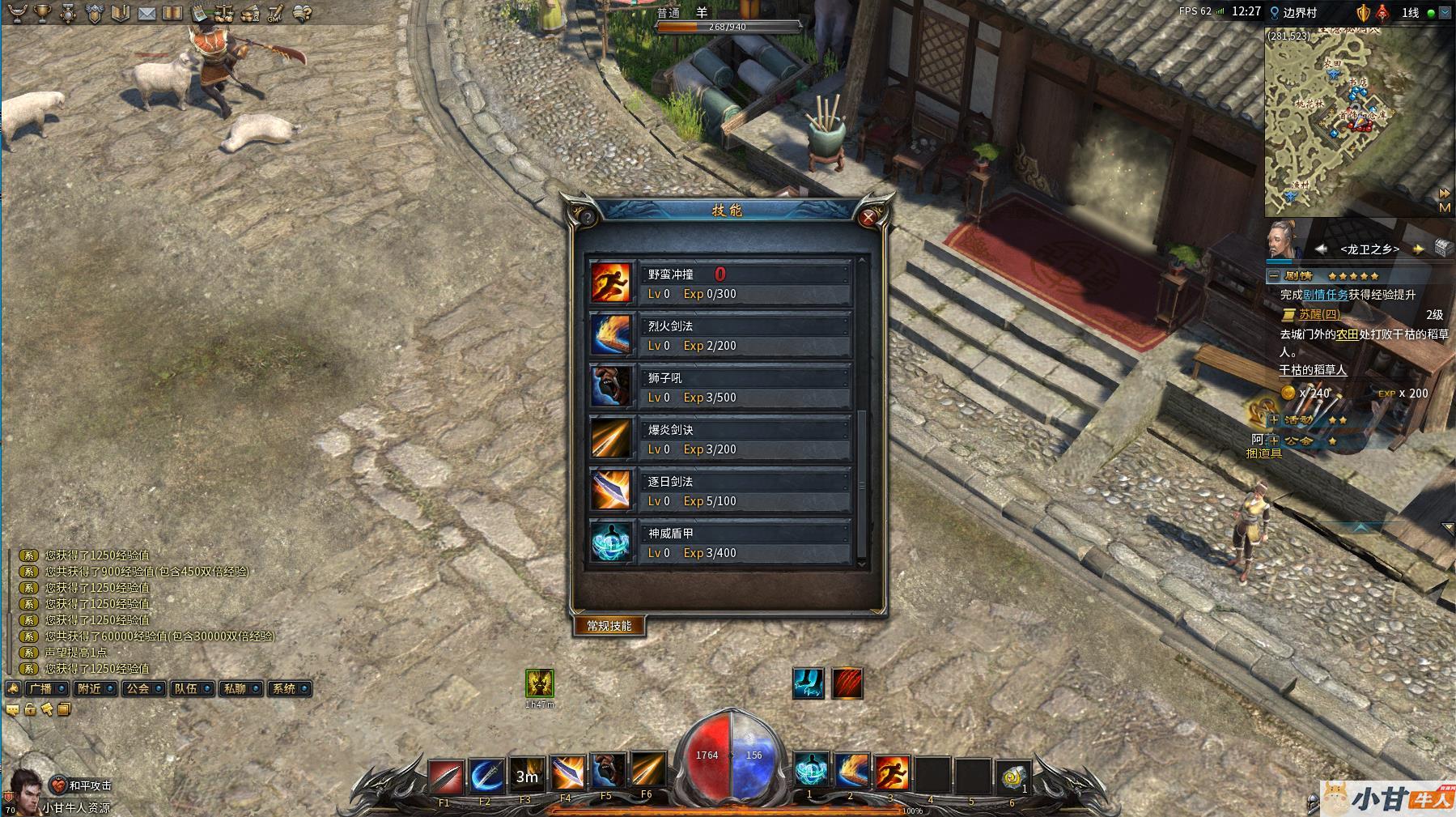Viewport: 1456px width, 817px height.
Task: Close the 技能 skills window
Action: 868,217
